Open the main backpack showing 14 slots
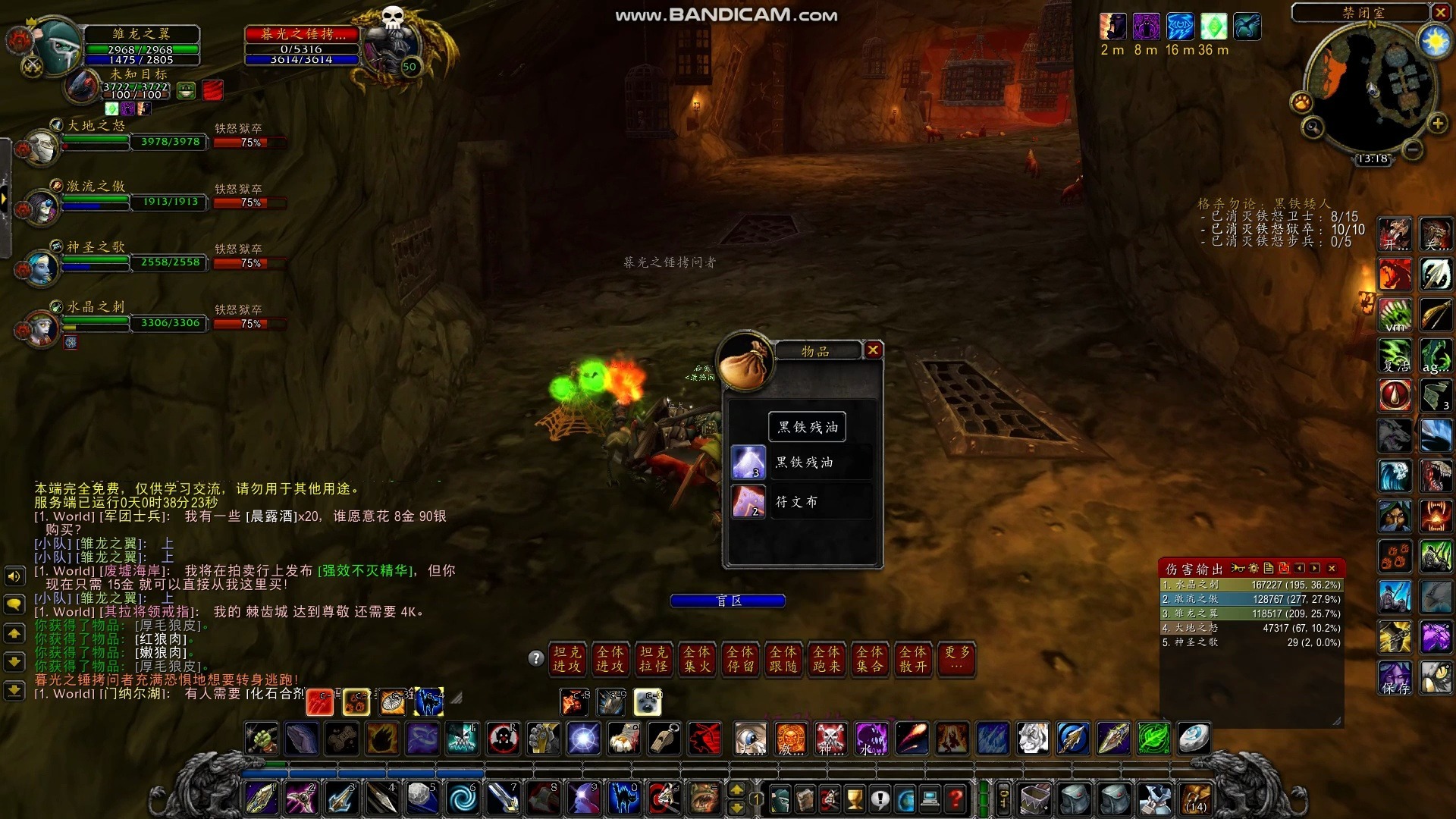This screenshot has height=819, width=1456. click(x=1195, y=799)
